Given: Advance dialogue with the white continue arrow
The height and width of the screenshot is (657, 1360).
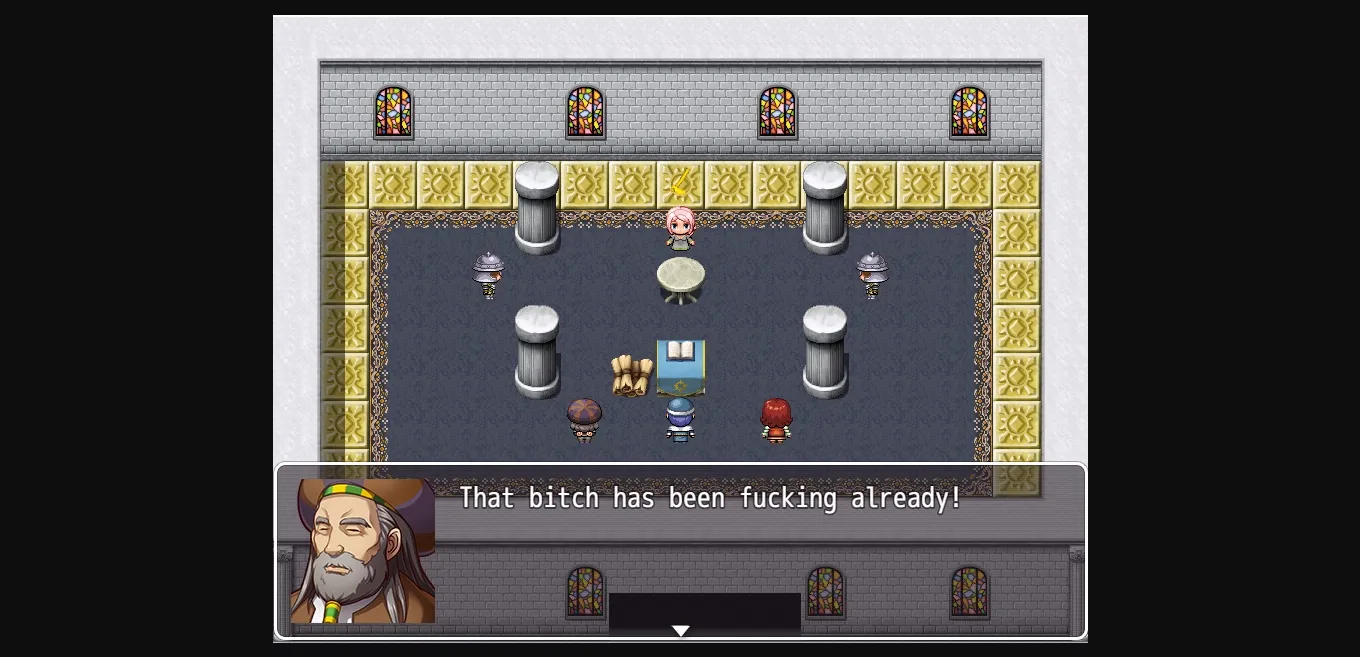Looking at the screenshot, I should pos(681,630).
